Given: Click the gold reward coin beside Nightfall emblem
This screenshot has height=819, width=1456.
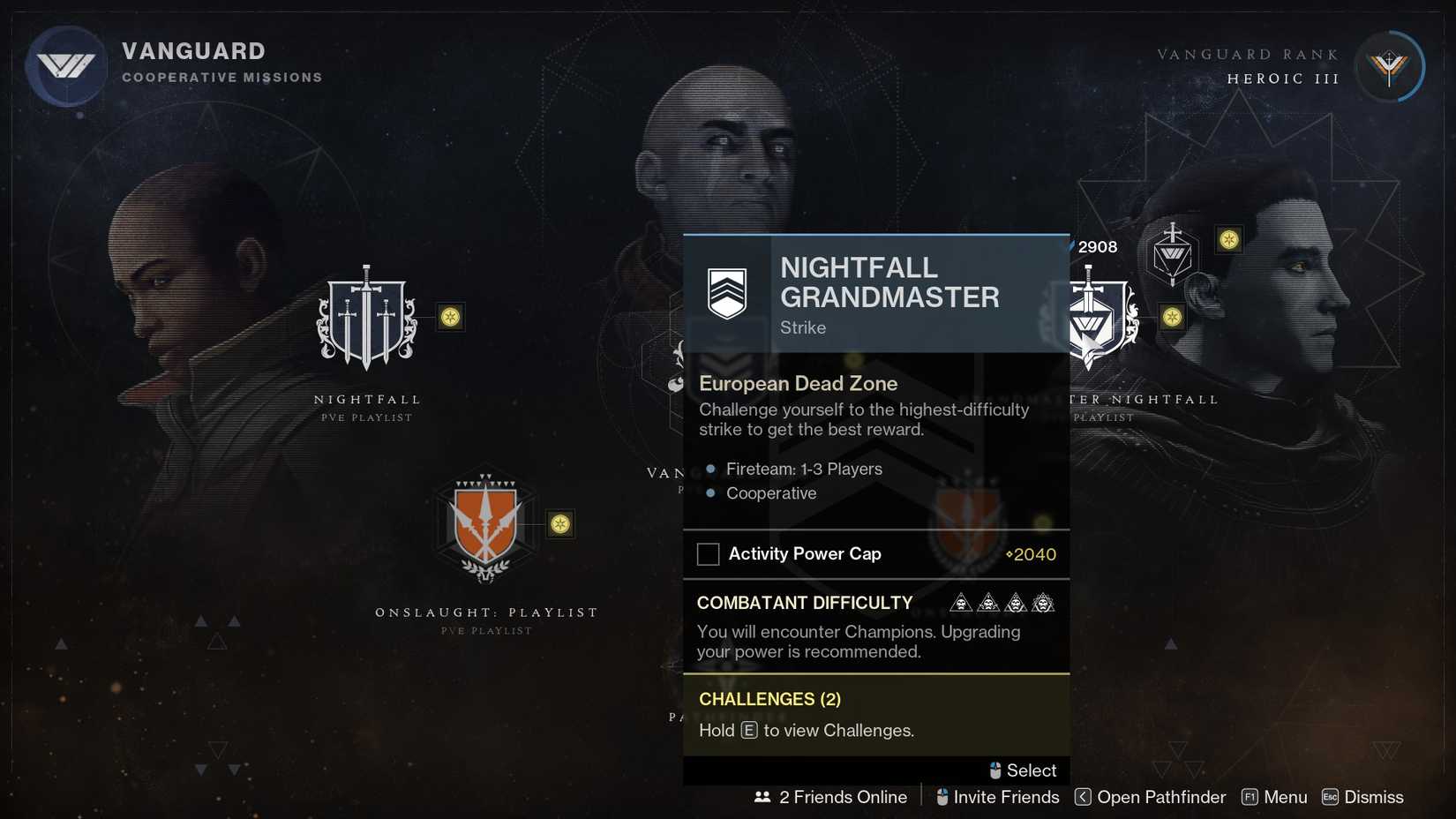Looking at the screenshot, I should (452, 318).
